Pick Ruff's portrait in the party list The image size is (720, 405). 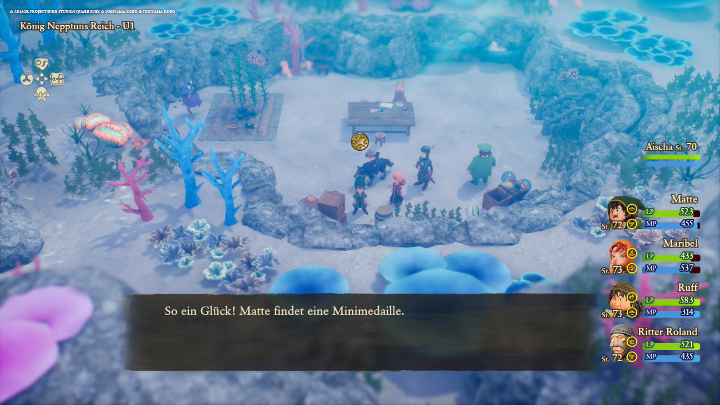(621, 299)
